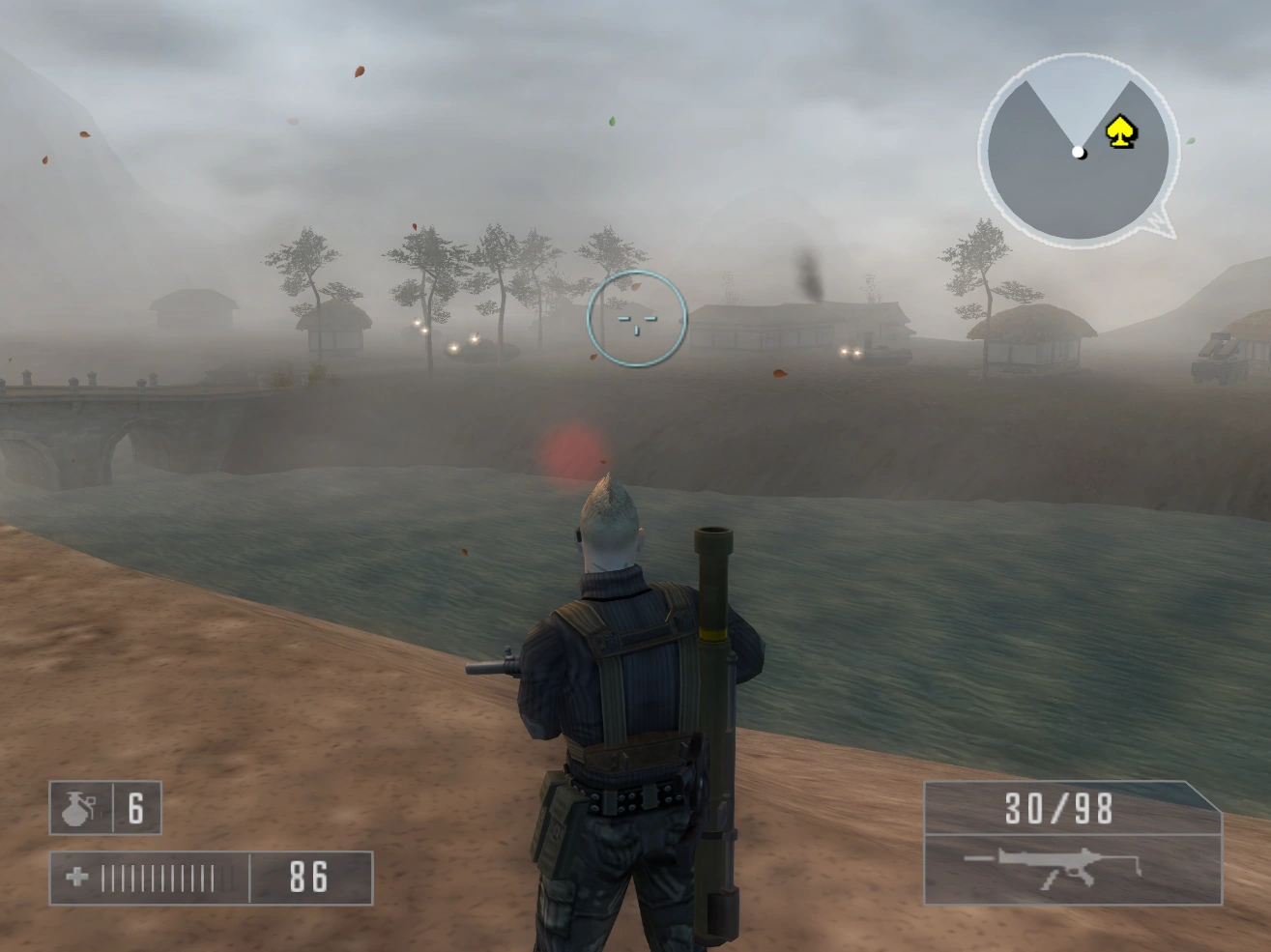Screen dimensions: 1271x952
Task: Click the yellow spade objective marker
Action: 1121,130
